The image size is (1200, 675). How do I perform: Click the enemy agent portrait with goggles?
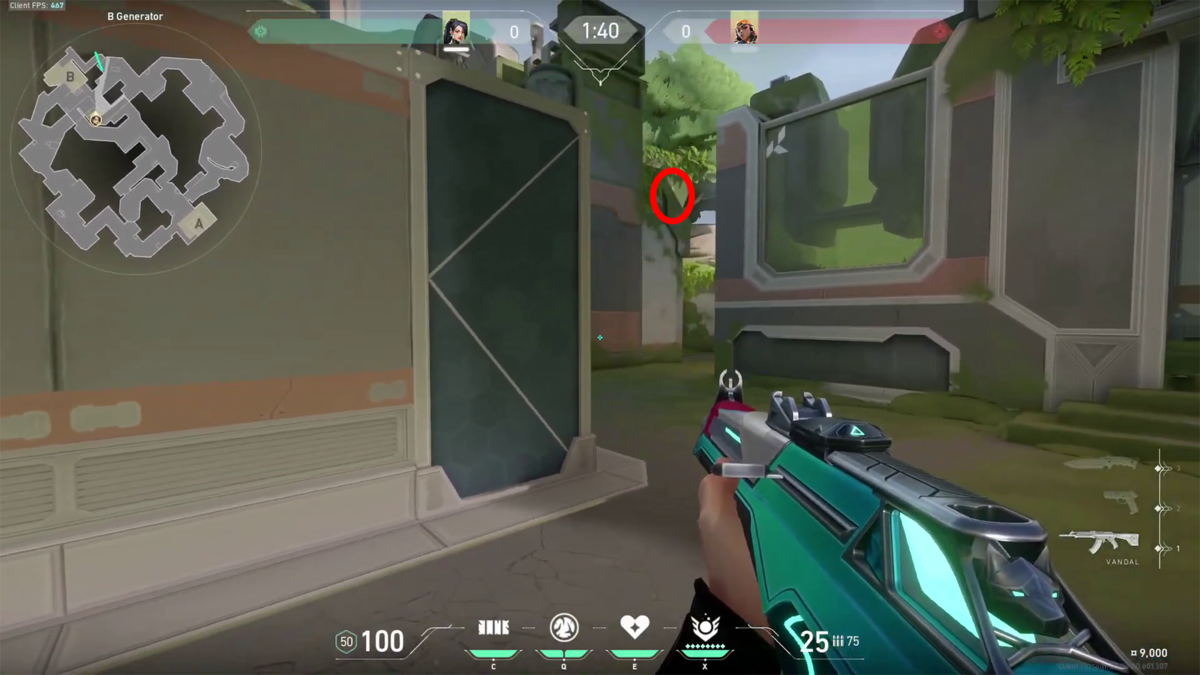point(744,31)
